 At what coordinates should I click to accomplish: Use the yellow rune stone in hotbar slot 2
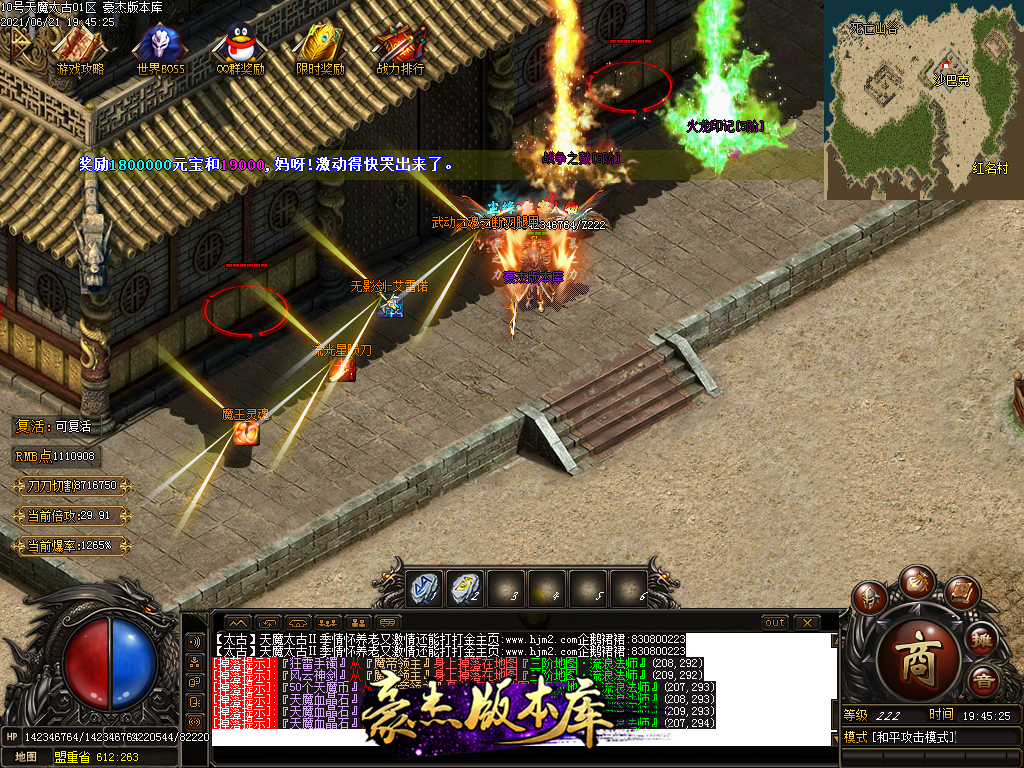point(463,589)
